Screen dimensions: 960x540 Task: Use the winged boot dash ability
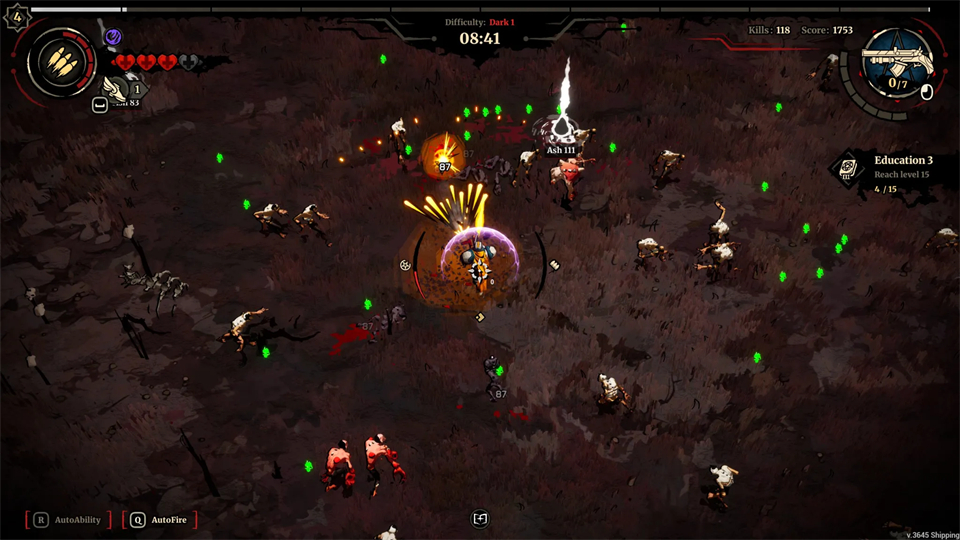coord(117,90)
